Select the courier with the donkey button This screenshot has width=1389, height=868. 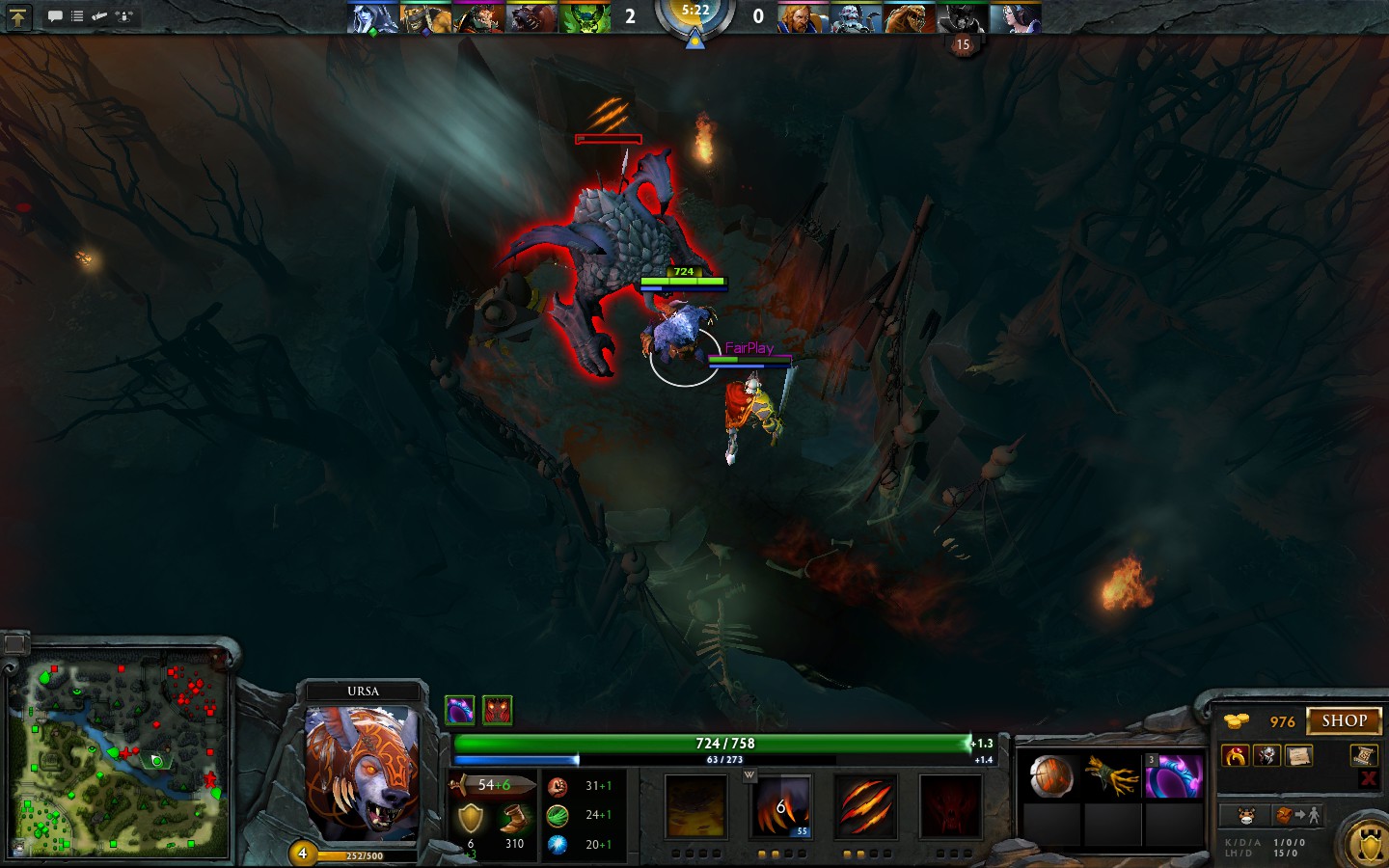tap(1246, 816)
